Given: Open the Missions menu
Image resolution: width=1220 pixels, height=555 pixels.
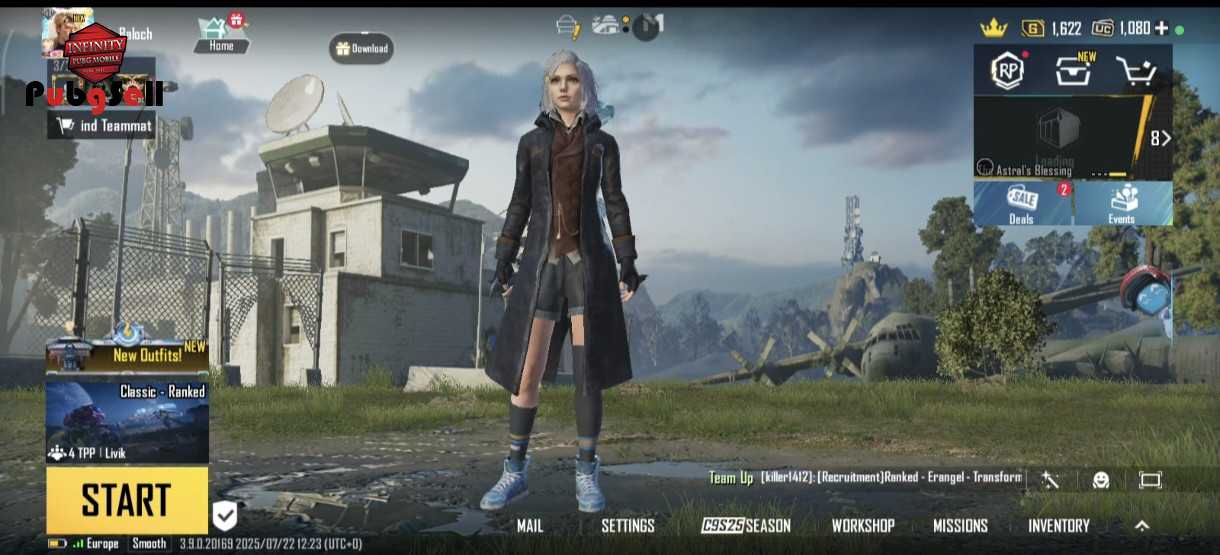Looking at the screenshot, I should [960, 526].
